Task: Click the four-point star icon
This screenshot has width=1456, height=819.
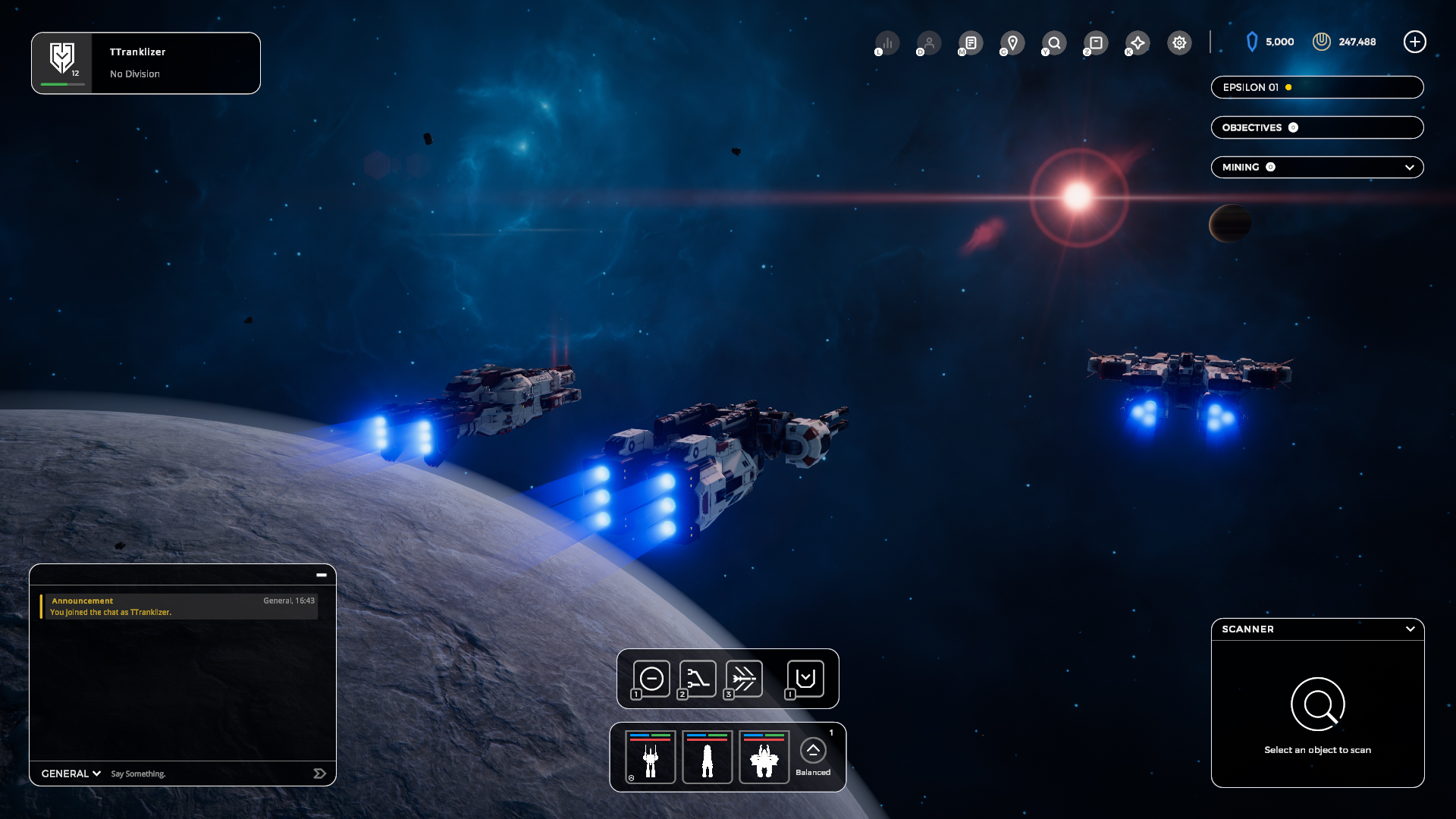Action: point(1137,42)
